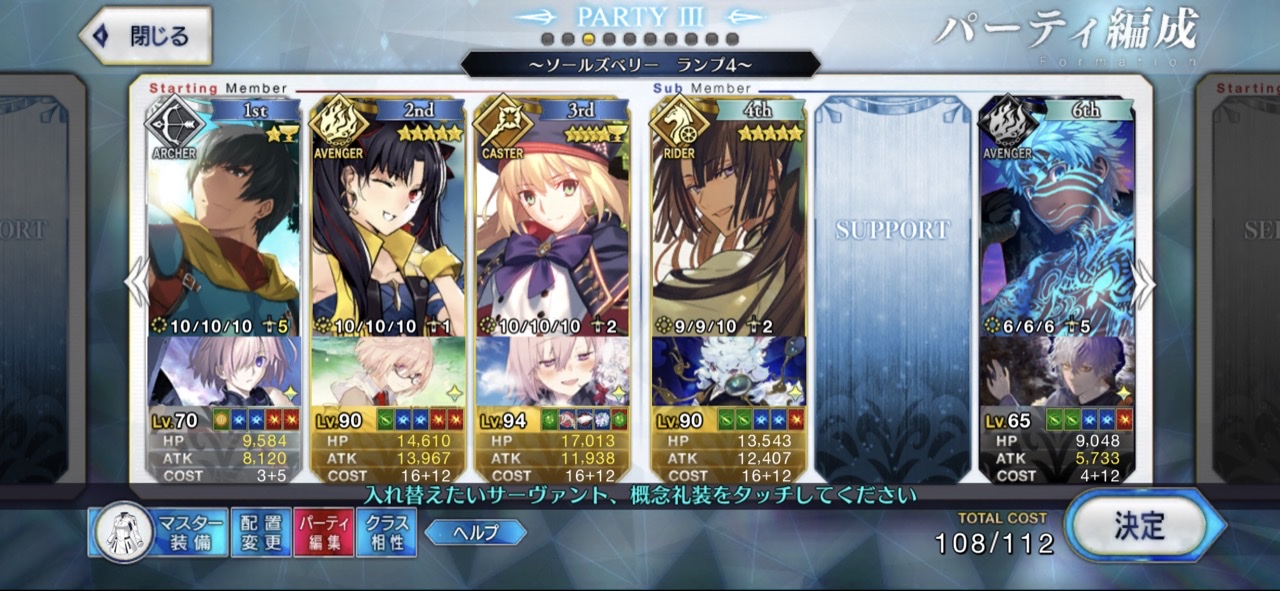Image resolution: width=1280 pixels, height=591 pixels.
Task: Go to the previous party with left arrow
Action: click(x=137, y=285)
